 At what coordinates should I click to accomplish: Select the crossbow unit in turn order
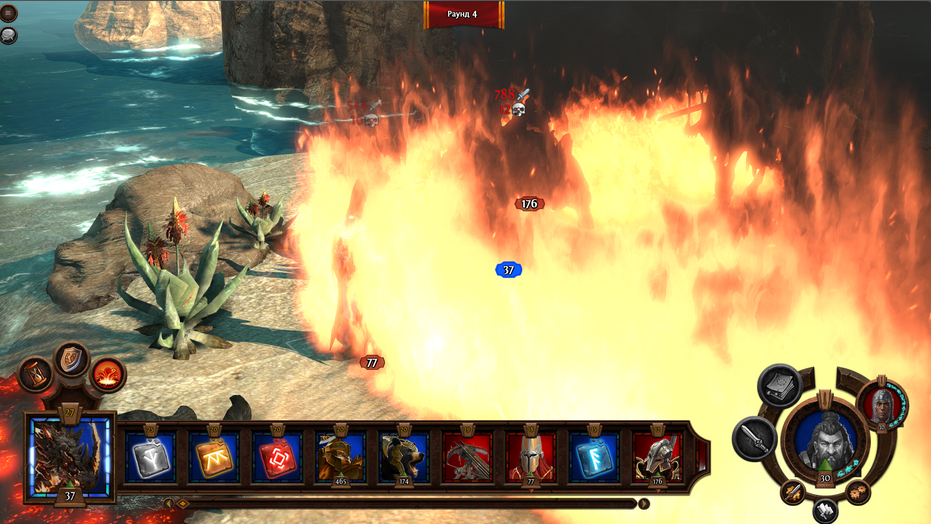468,457
